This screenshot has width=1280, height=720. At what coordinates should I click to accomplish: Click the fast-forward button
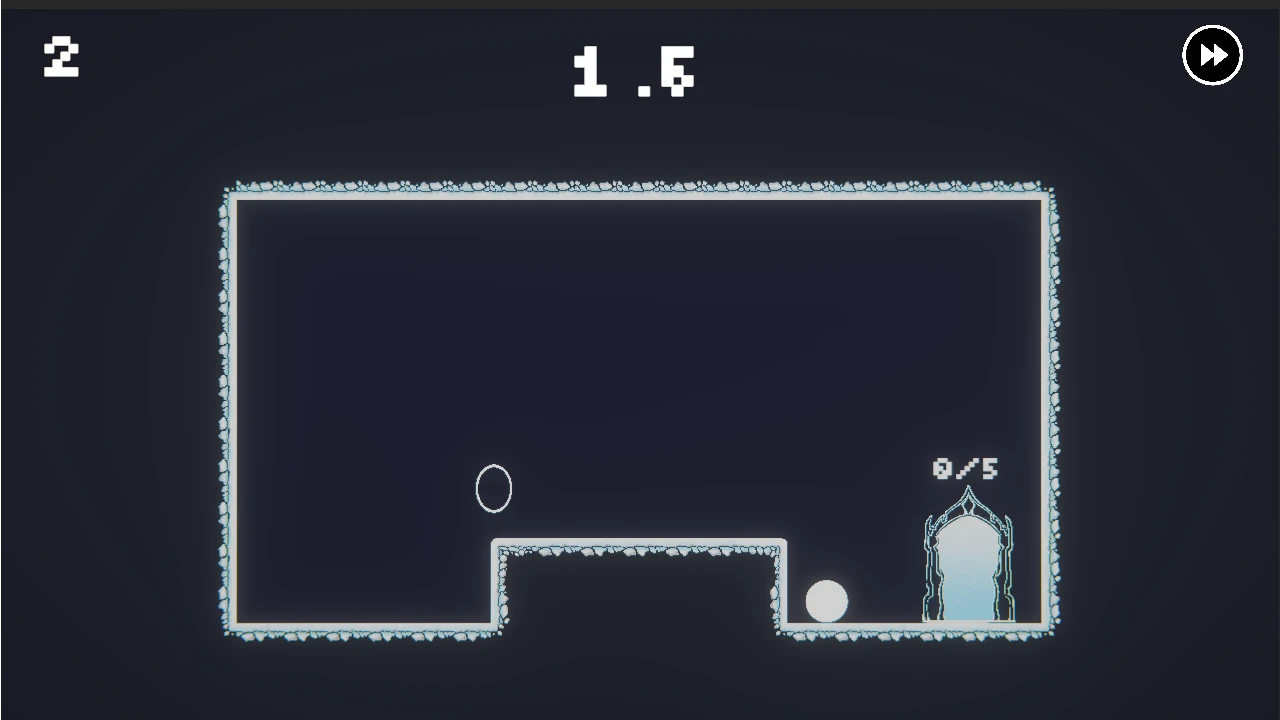[1212, 55]
